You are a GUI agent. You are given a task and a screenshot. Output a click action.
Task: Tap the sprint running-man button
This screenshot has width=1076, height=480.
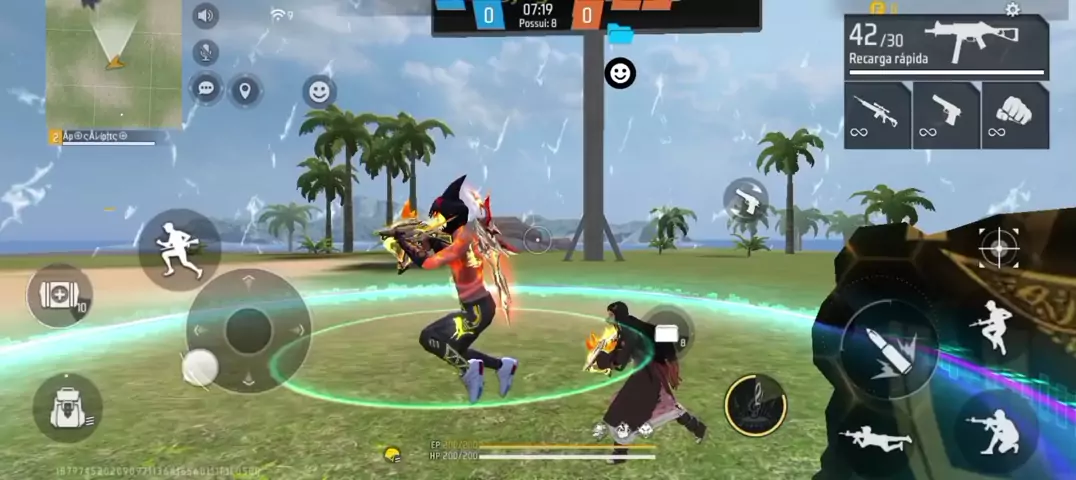pos(179,249)
